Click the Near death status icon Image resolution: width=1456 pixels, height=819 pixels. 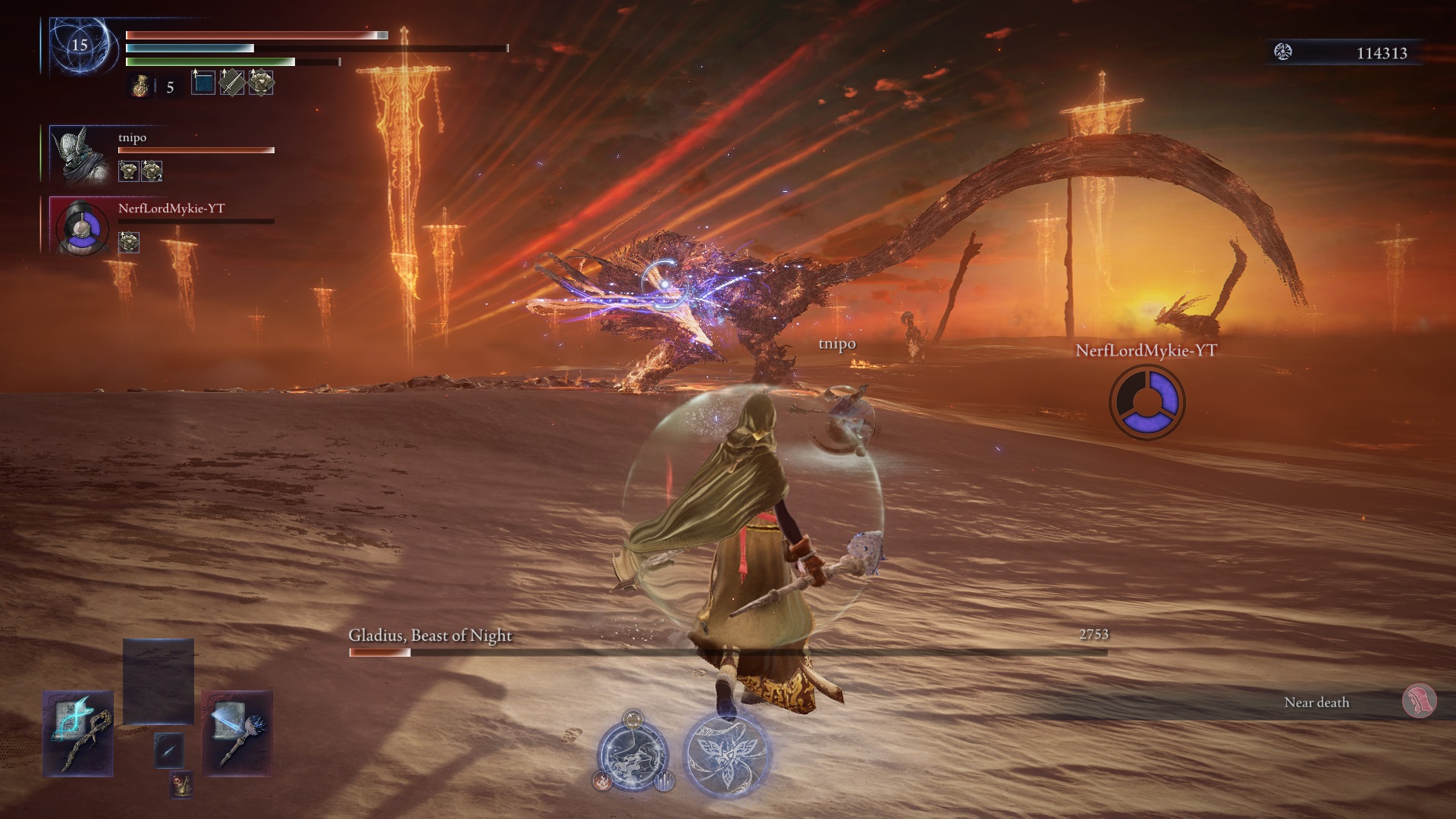(x=1418, y=702)
